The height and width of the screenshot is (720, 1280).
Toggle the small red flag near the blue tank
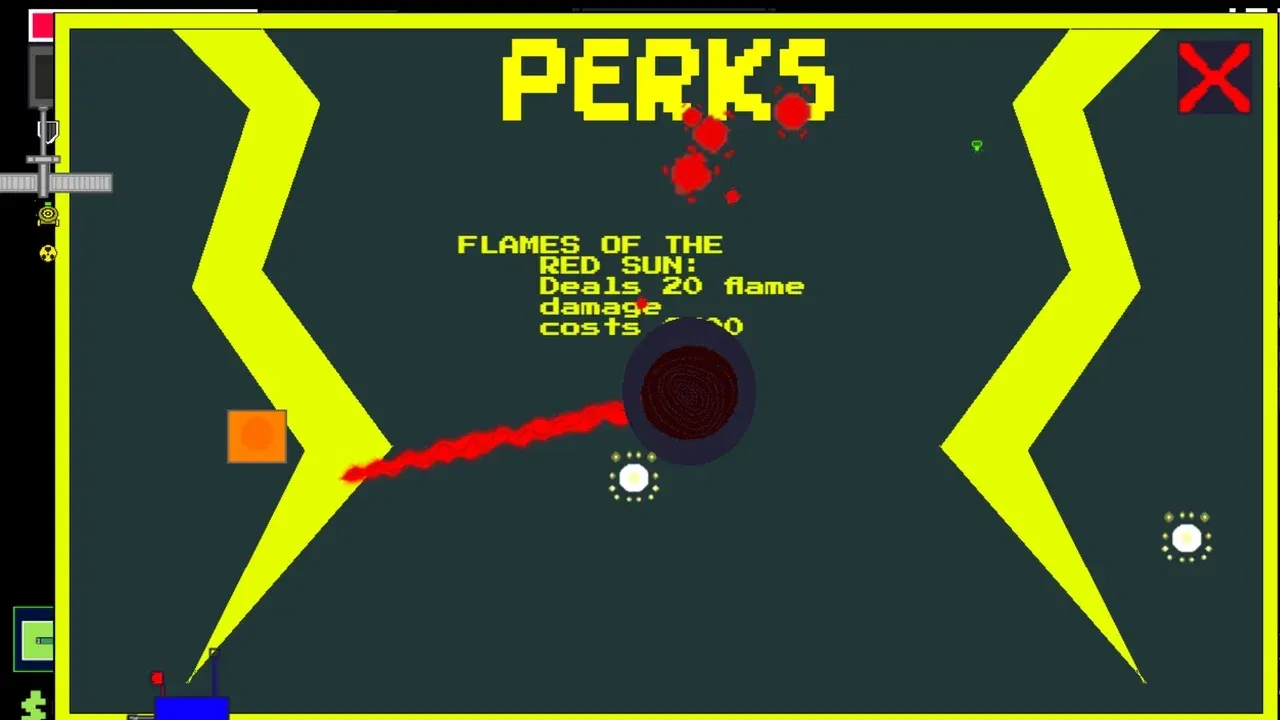(x=157, y=678)
